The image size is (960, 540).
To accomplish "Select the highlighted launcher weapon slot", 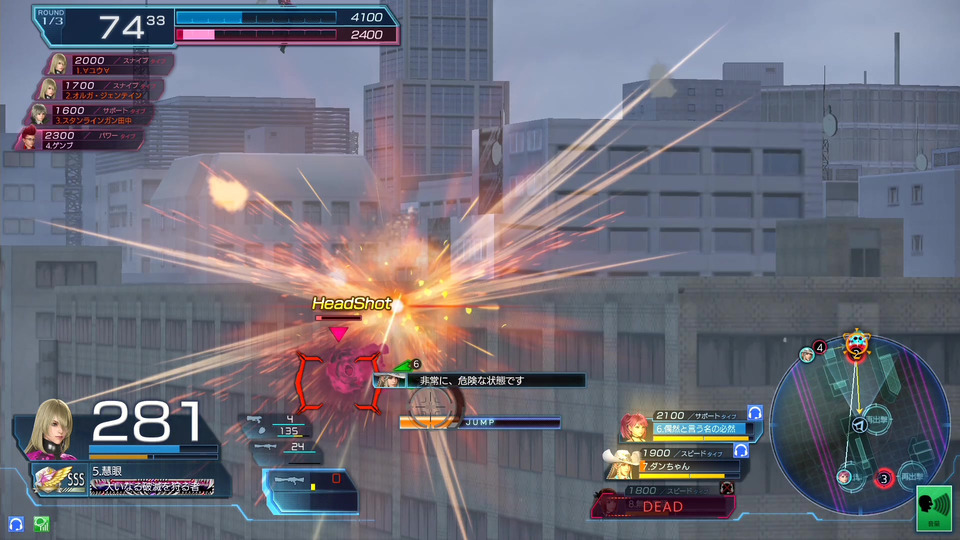I will coord(309,490).
